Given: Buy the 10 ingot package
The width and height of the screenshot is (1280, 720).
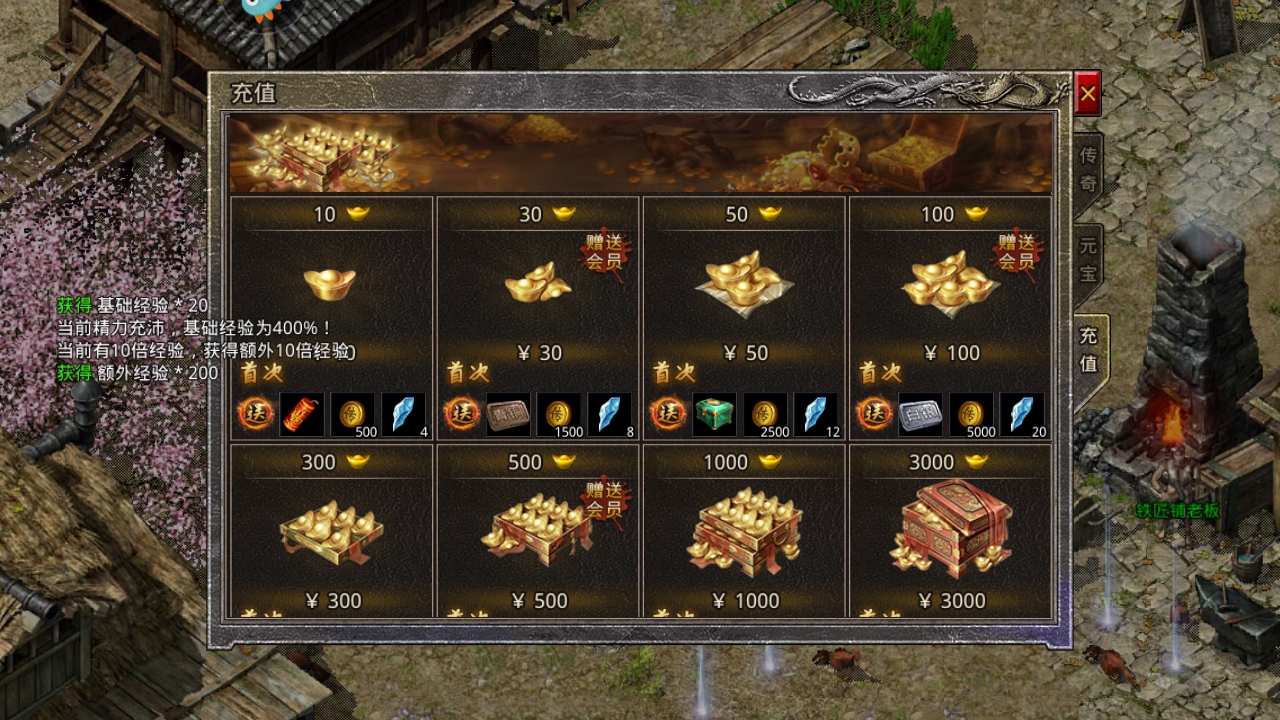Looking at the screenshot, I should (330, 285).
